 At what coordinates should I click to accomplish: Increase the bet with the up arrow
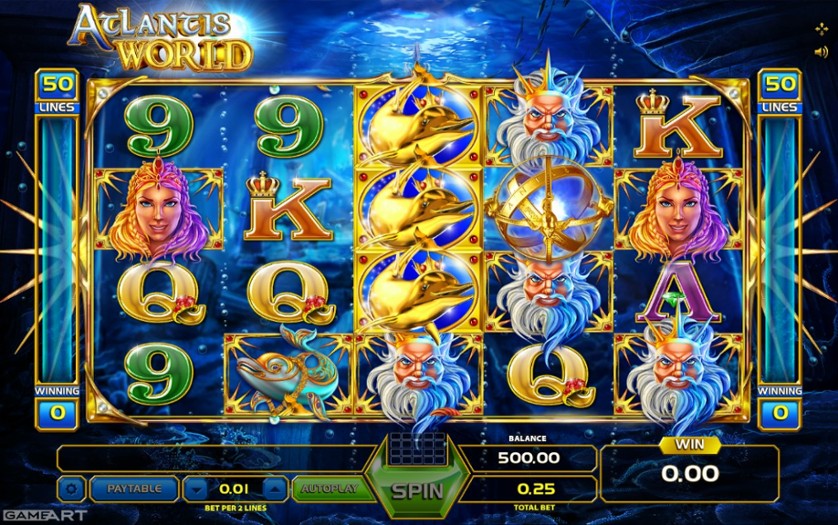click(275, 489)
